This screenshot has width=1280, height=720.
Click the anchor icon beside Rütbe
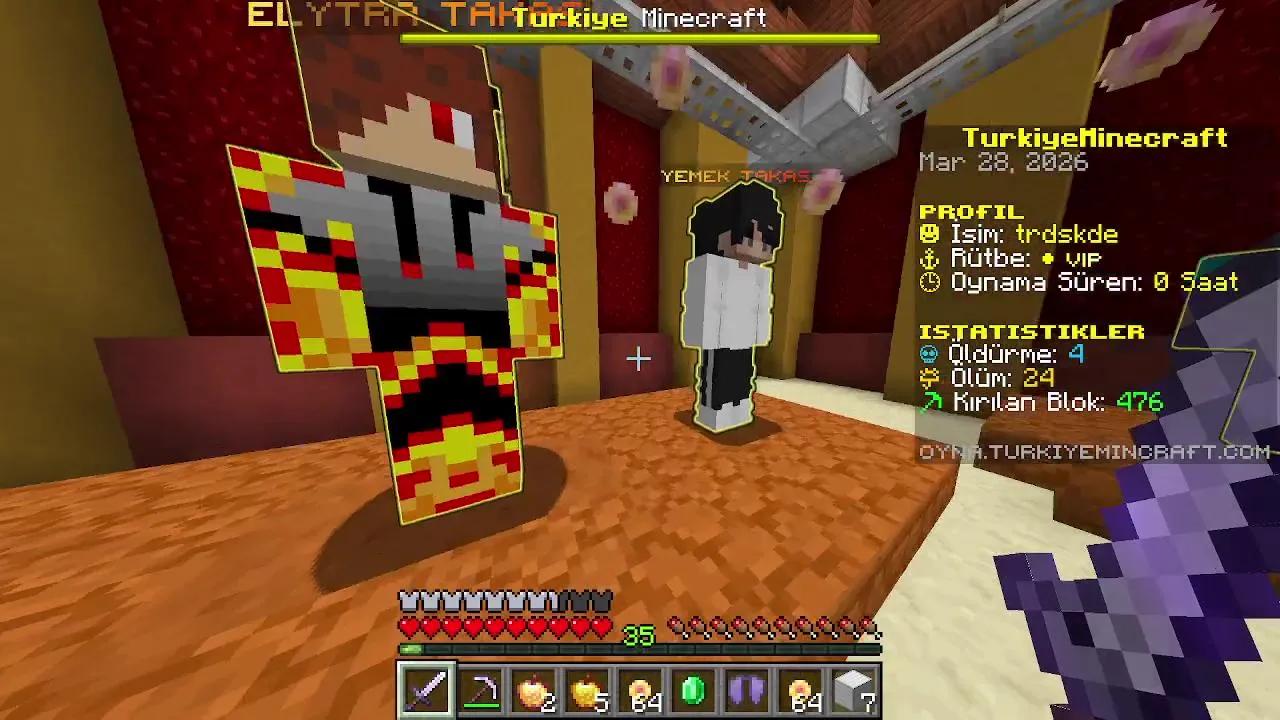click(928, 258)
